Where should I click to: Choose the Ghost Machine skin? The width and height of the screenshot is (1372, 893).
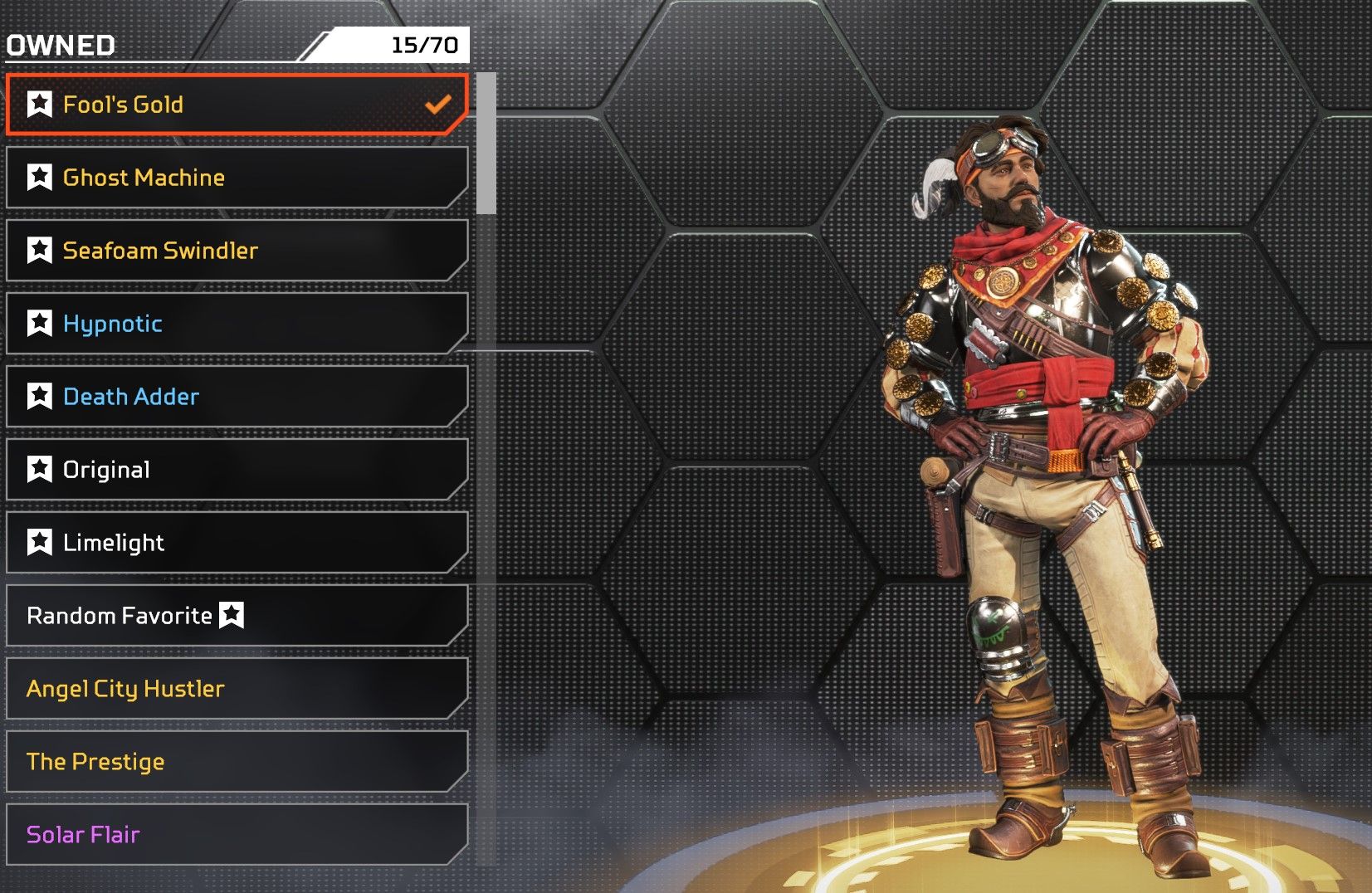(237, 178)
